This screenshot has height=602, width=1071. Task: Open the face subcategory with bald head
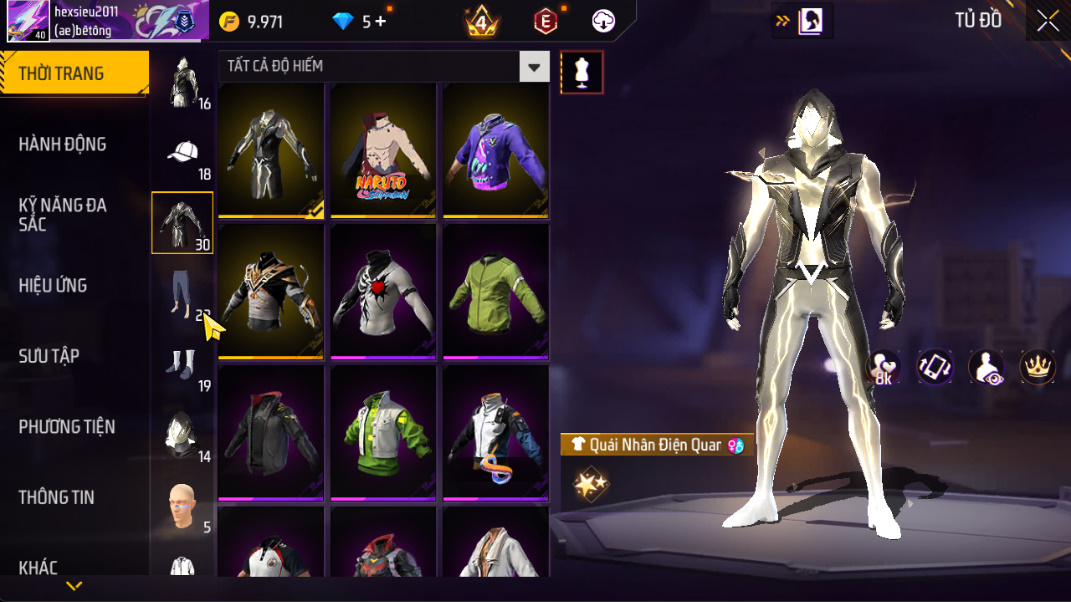coord(182,507)
